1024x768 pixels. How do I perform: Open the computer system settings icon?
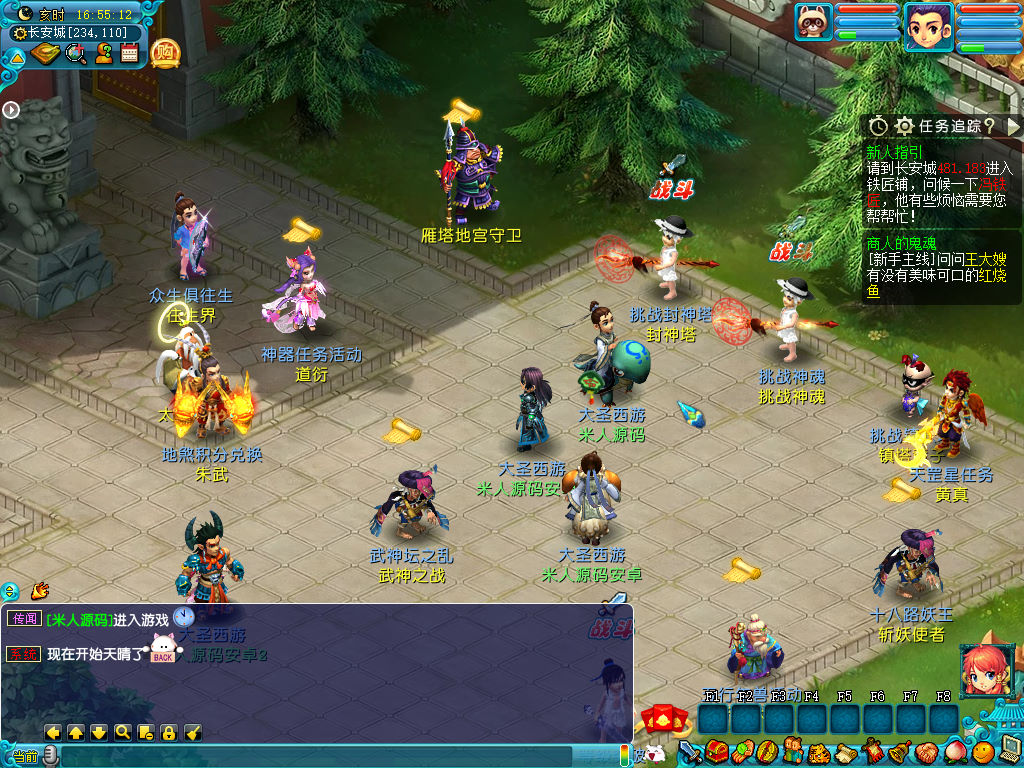[1008, 750]
